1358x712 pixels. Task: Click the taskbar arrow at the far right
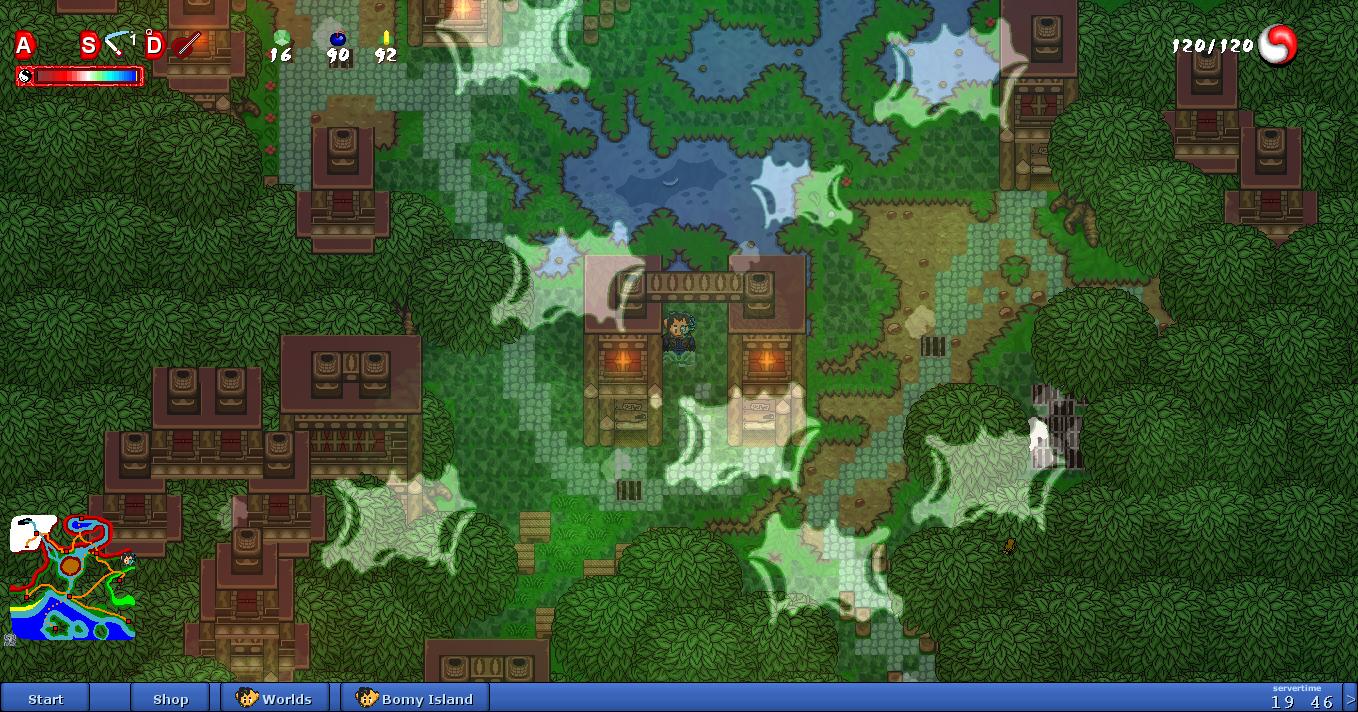pyautogui.click(x=1350, y=698)
